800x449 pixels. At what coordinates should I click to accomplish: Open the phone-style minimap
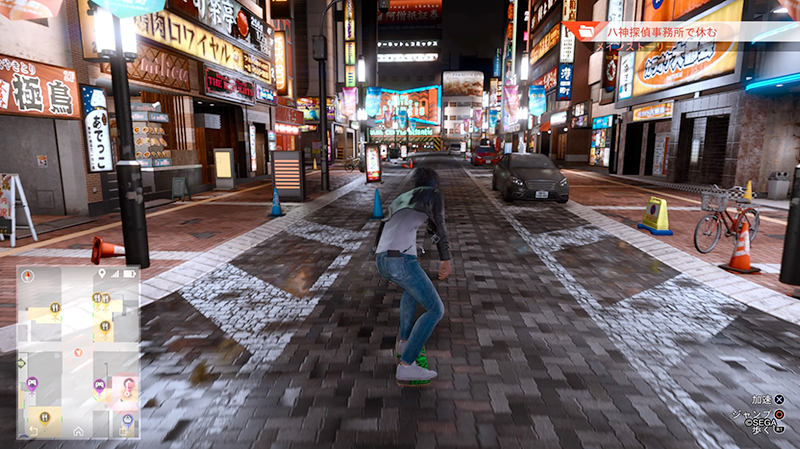click(78, 352)
